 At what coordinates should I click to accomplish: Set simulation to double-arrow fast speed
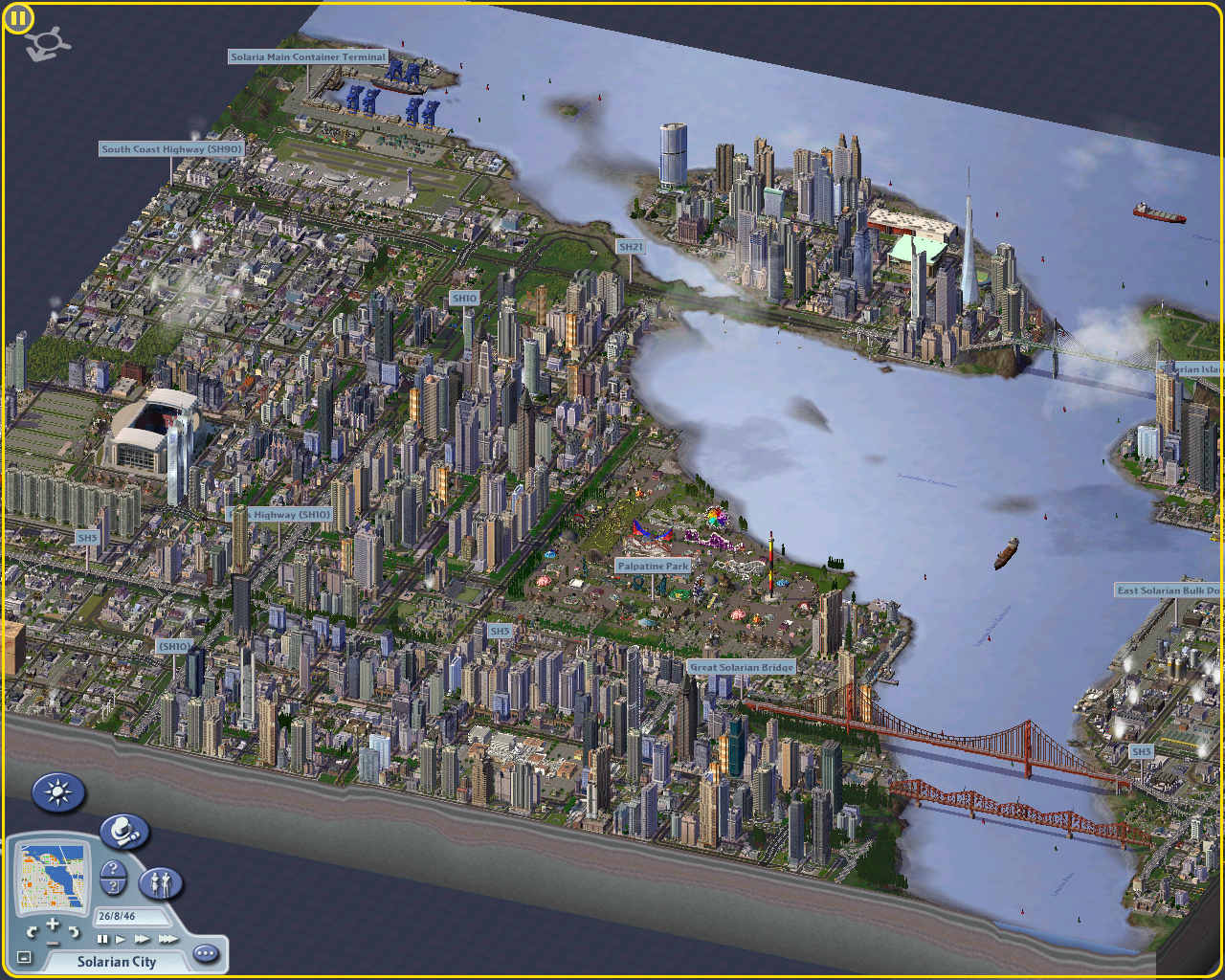(x=142, y=939)
